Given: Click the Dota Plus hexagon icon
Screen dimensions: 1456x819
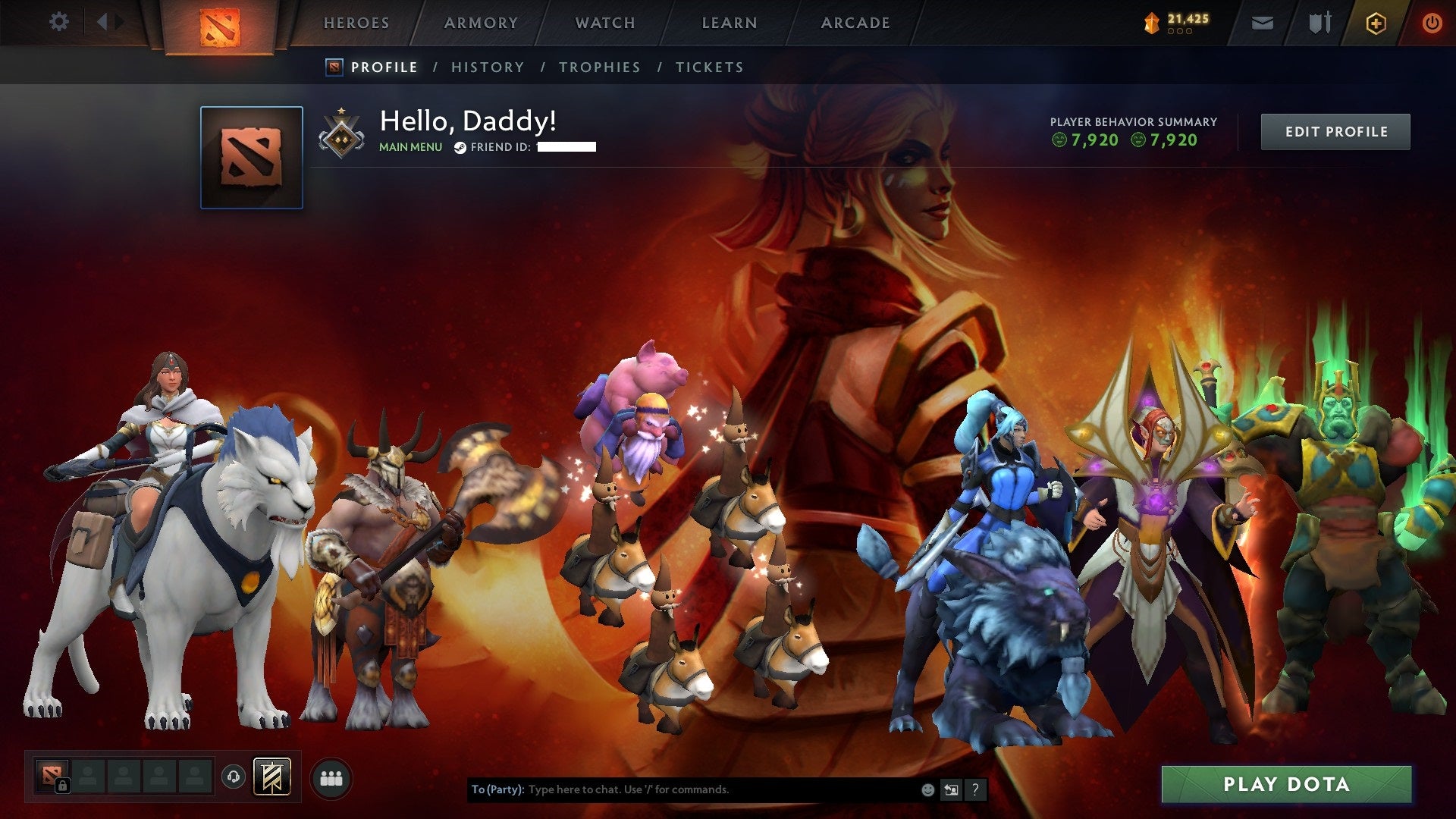Looking at the screenshot, I should pos(1378,23).
